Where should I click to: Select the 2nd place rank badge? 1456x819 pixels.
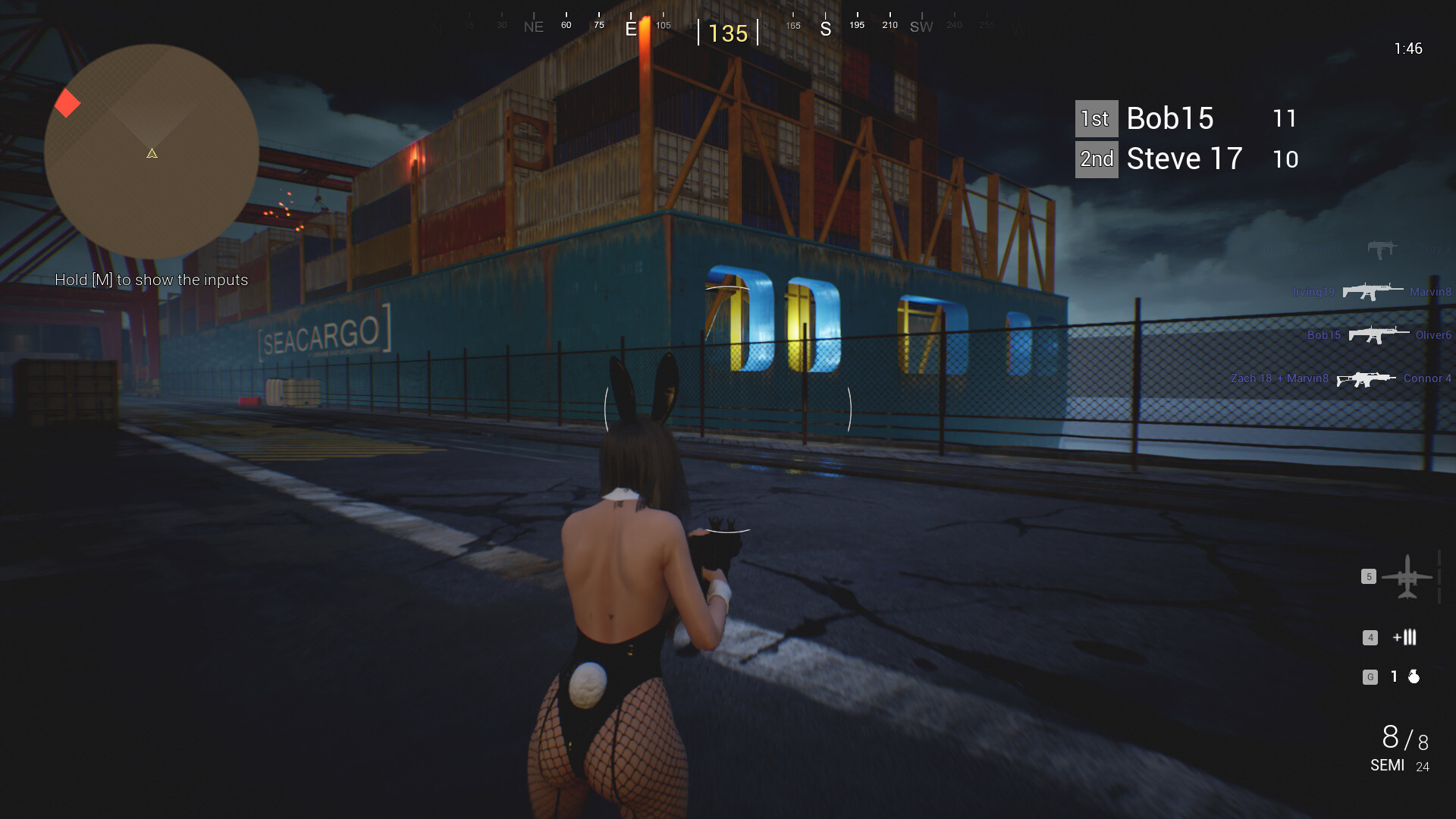1096,158
